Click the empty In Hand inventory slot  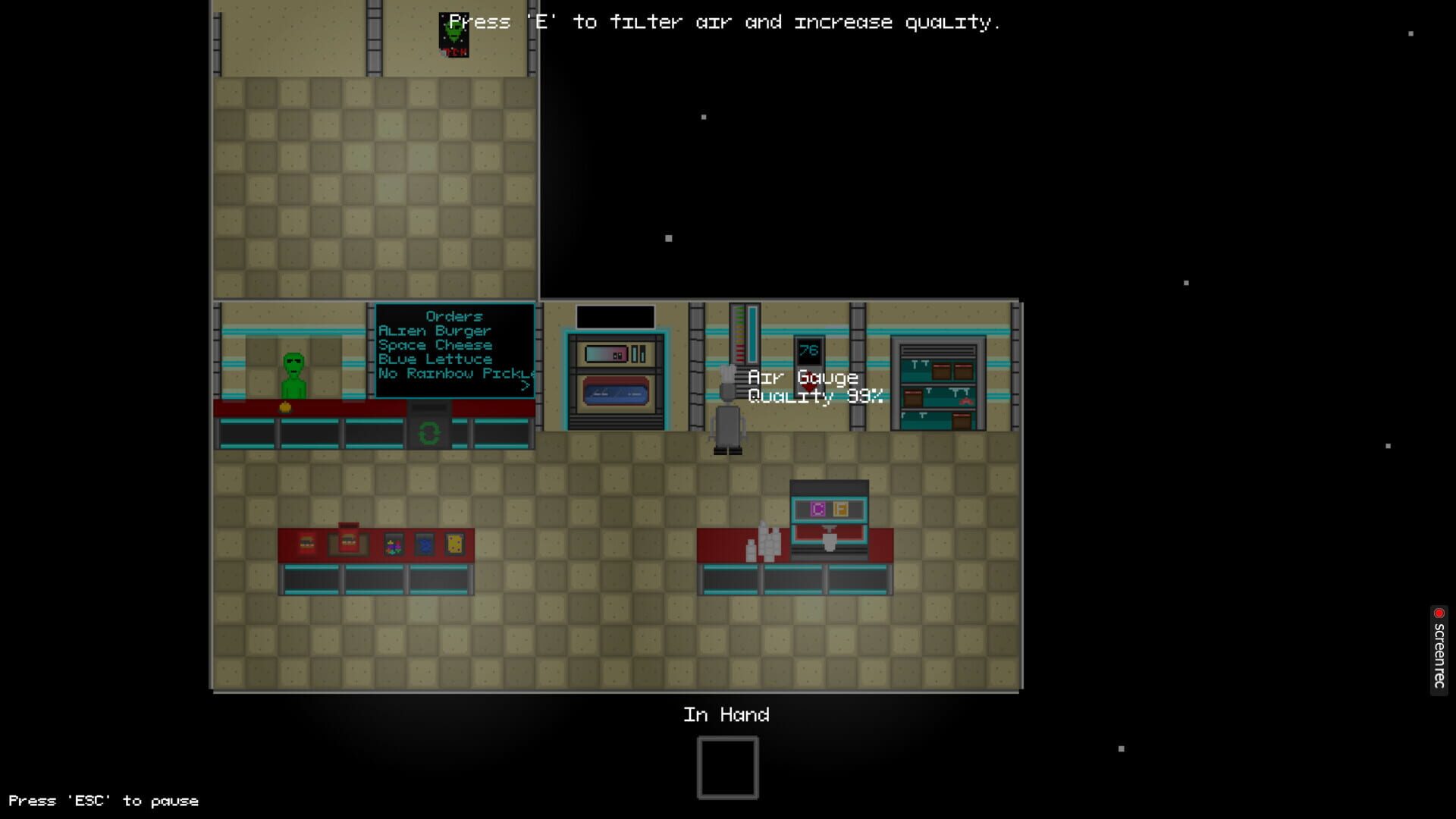pyautogui.click(x=726, y=767)
